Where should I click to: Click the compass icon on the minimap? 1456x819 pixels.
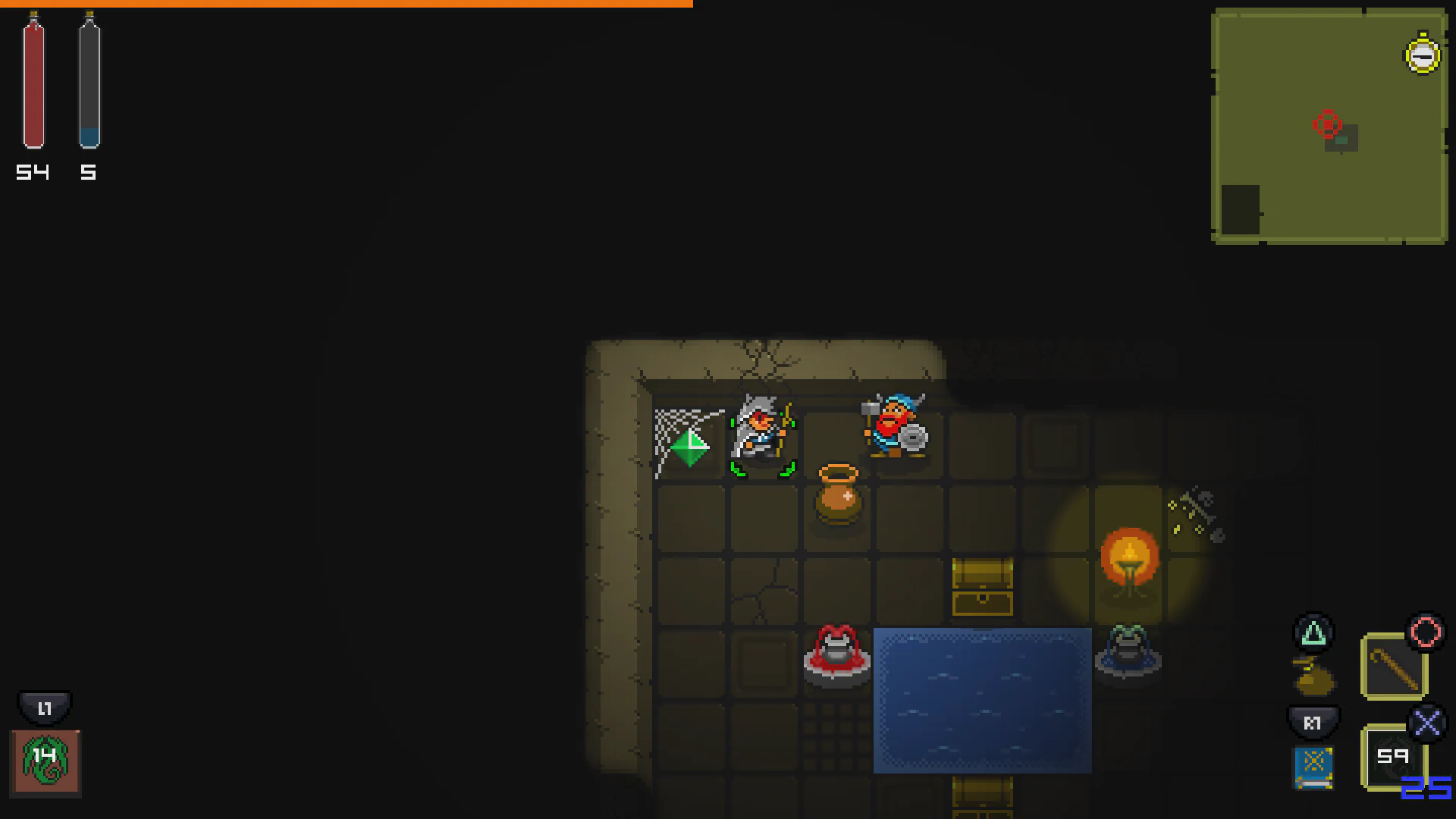coord(1422,54)
